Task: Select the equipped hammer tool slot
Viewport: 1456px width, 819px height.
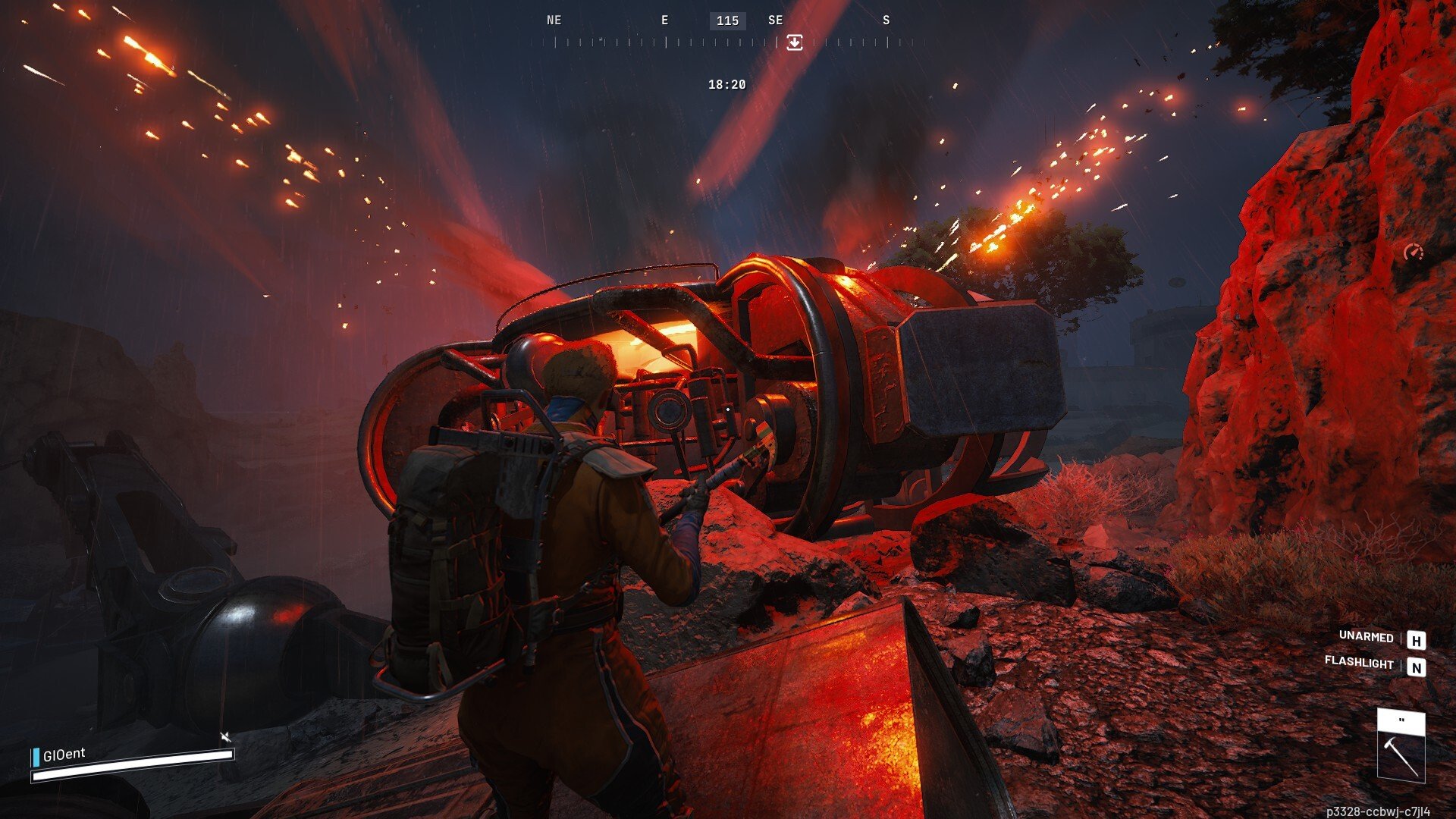Action: click(1401, 746)
